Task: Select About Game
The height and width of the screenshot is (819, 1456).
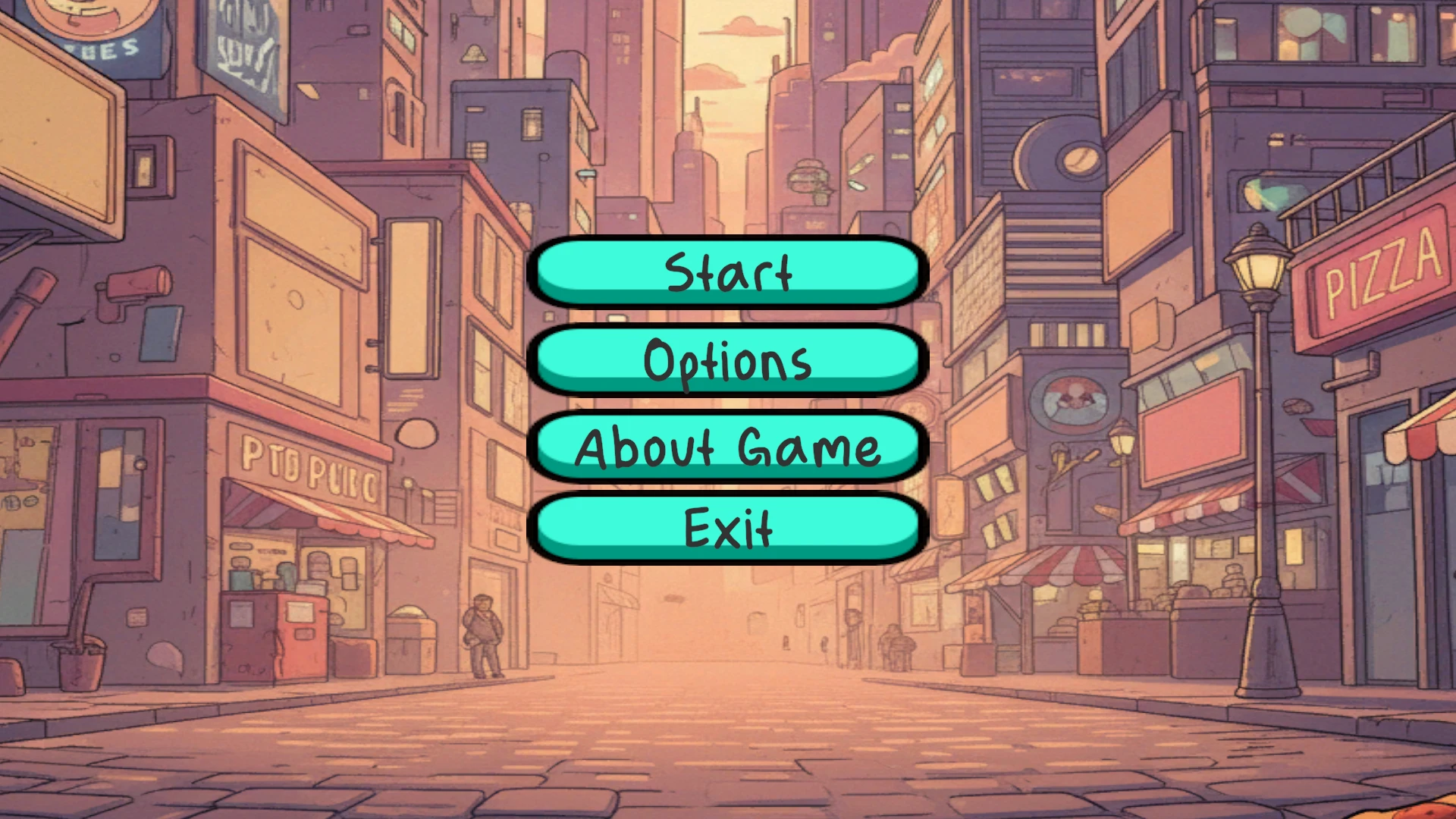Action: click(x=726, y=448)
